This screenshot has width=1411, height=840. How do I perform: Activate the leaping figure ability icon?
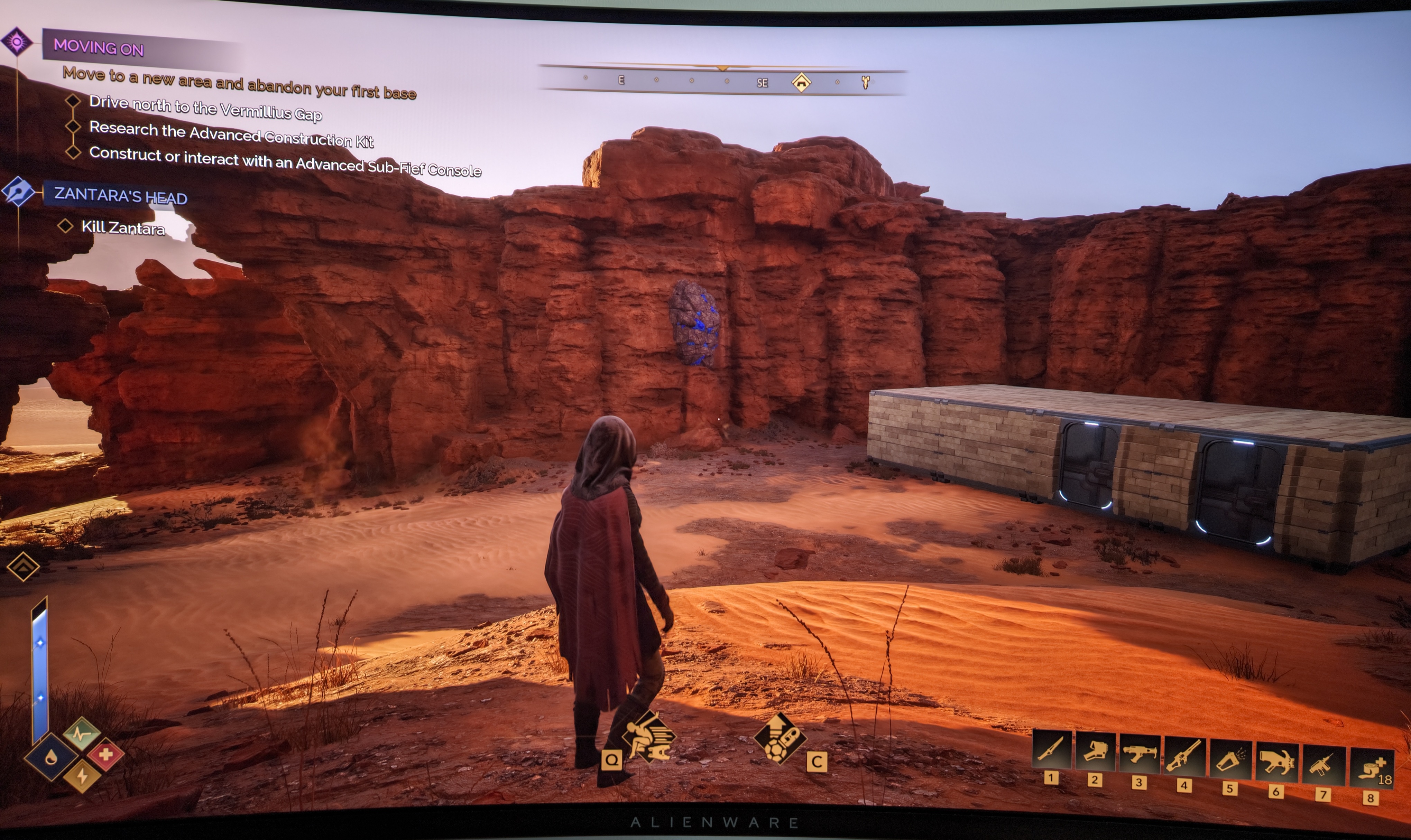coord(648,738)
